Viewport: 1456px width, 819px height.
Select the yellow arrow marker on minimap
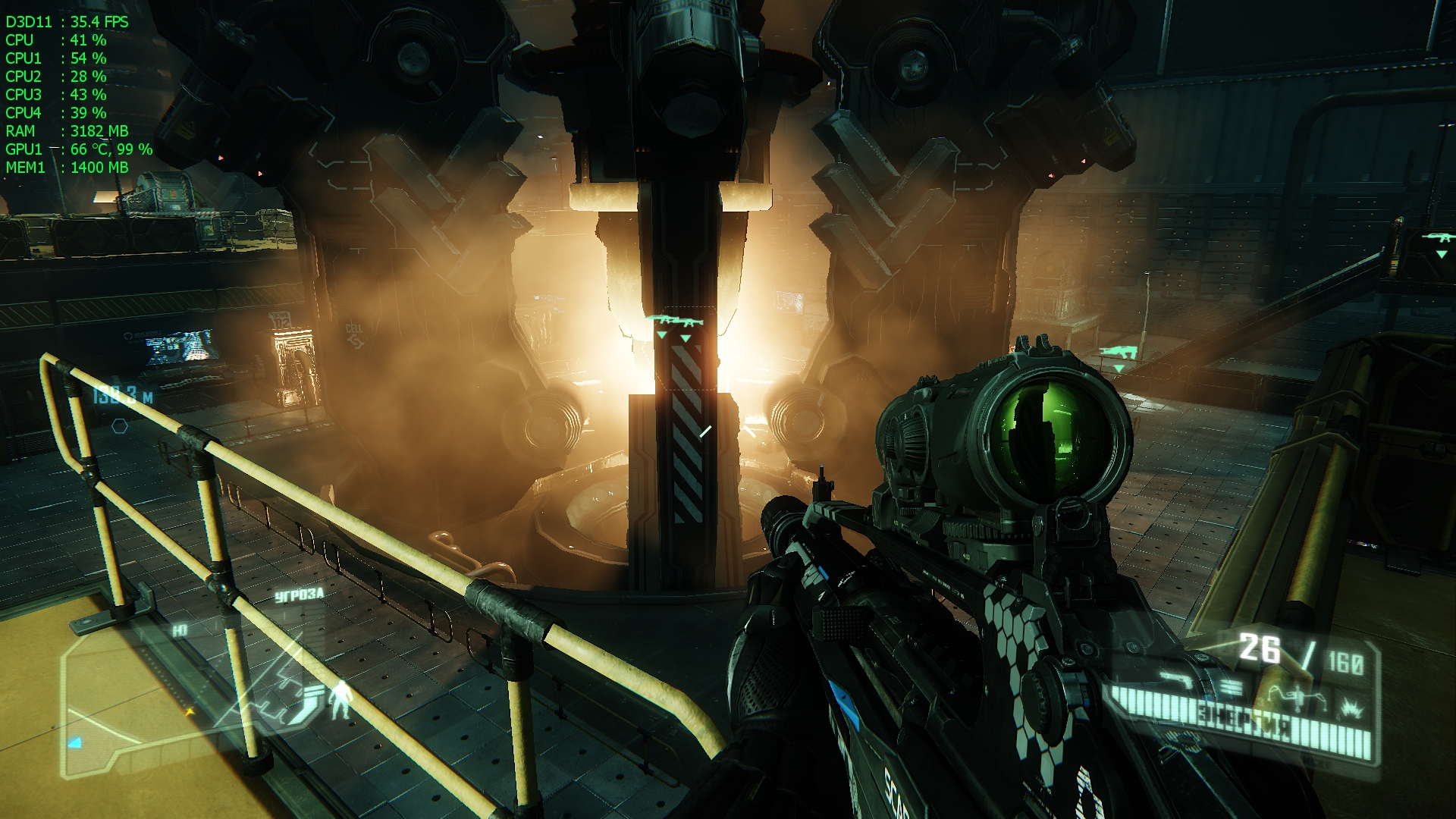(x=190, y=711)
